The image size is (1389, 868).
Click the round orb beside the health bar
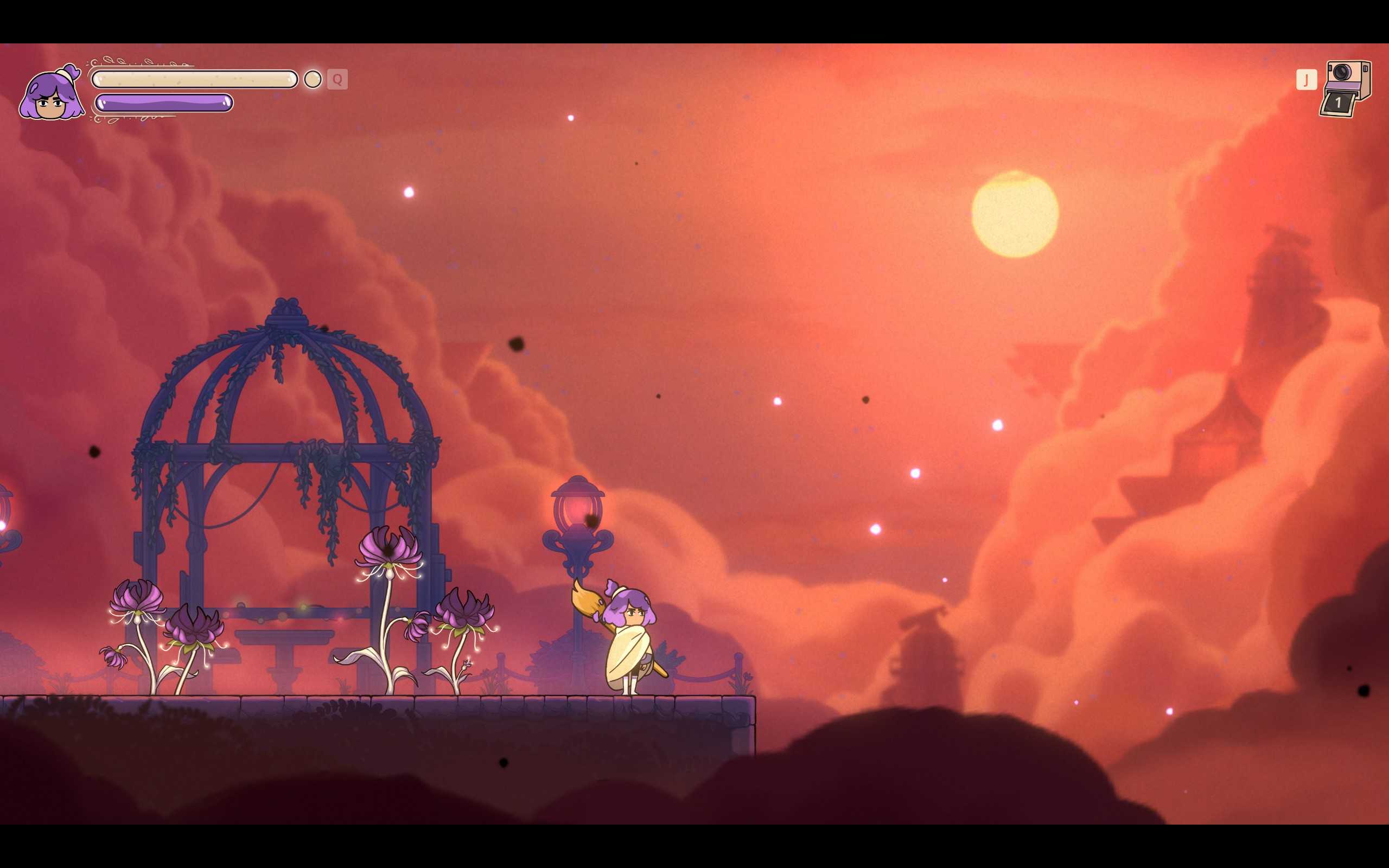coord(313,79)
